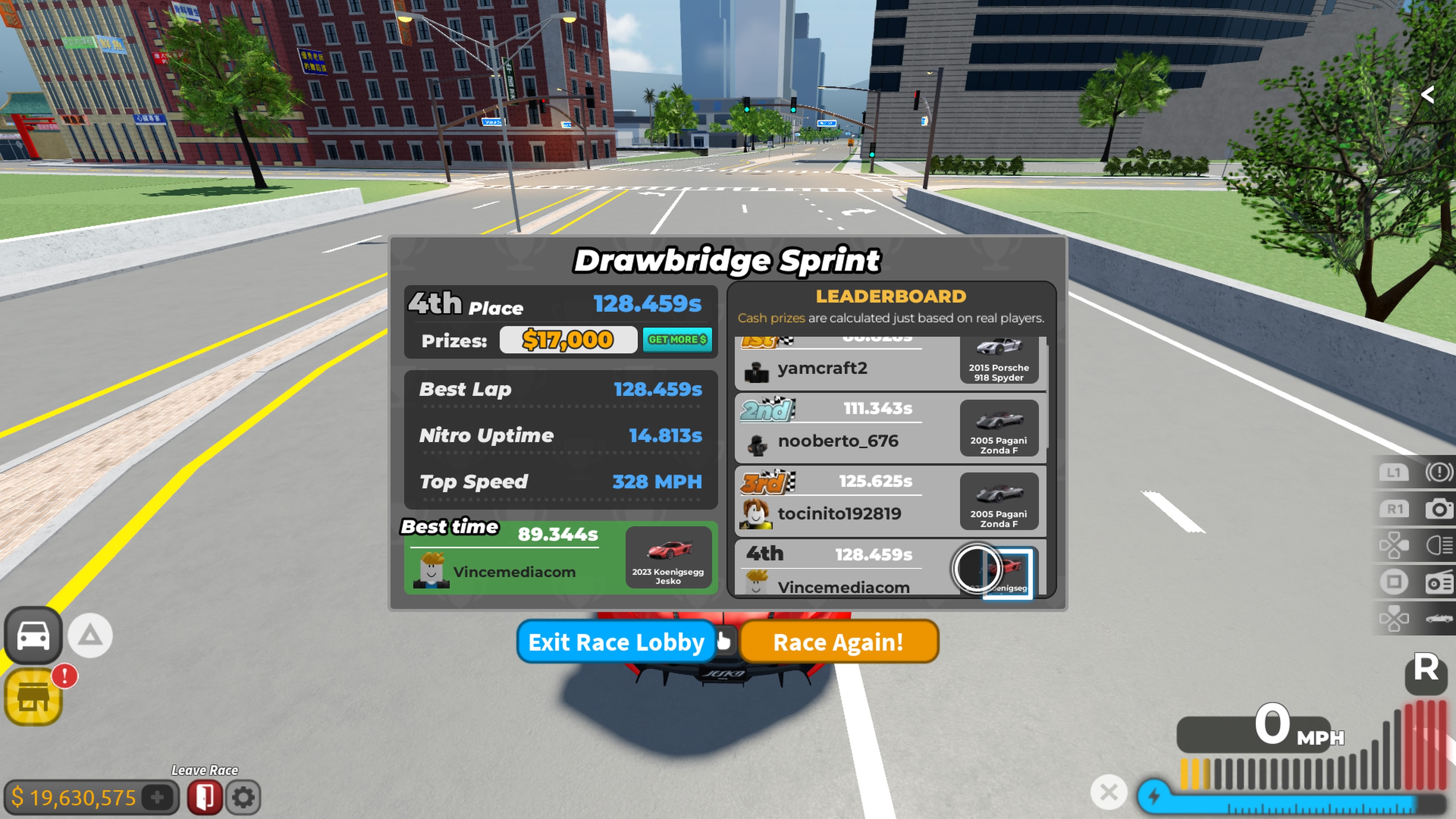Start the race again

click(838, 642)
